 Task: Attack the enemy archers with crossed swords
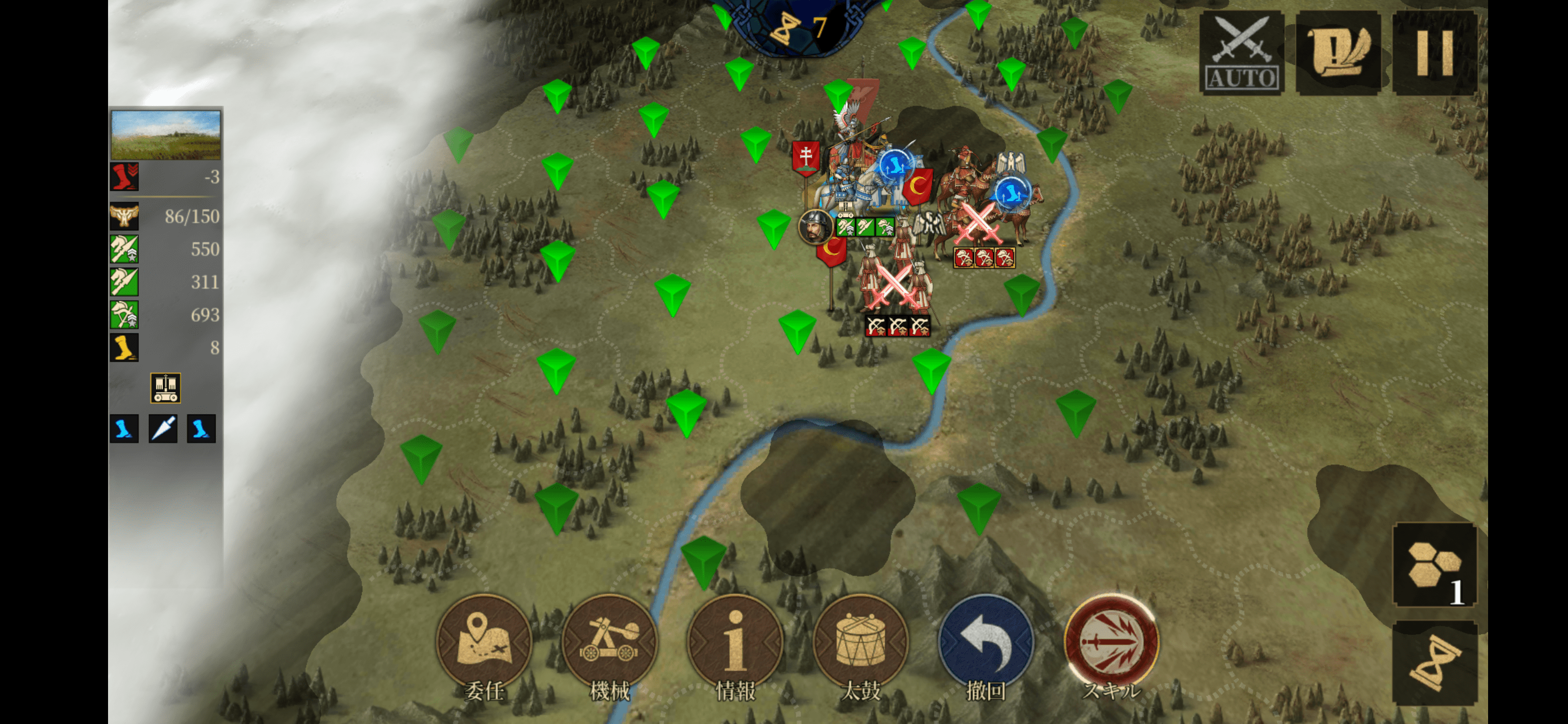coord(894,288)
